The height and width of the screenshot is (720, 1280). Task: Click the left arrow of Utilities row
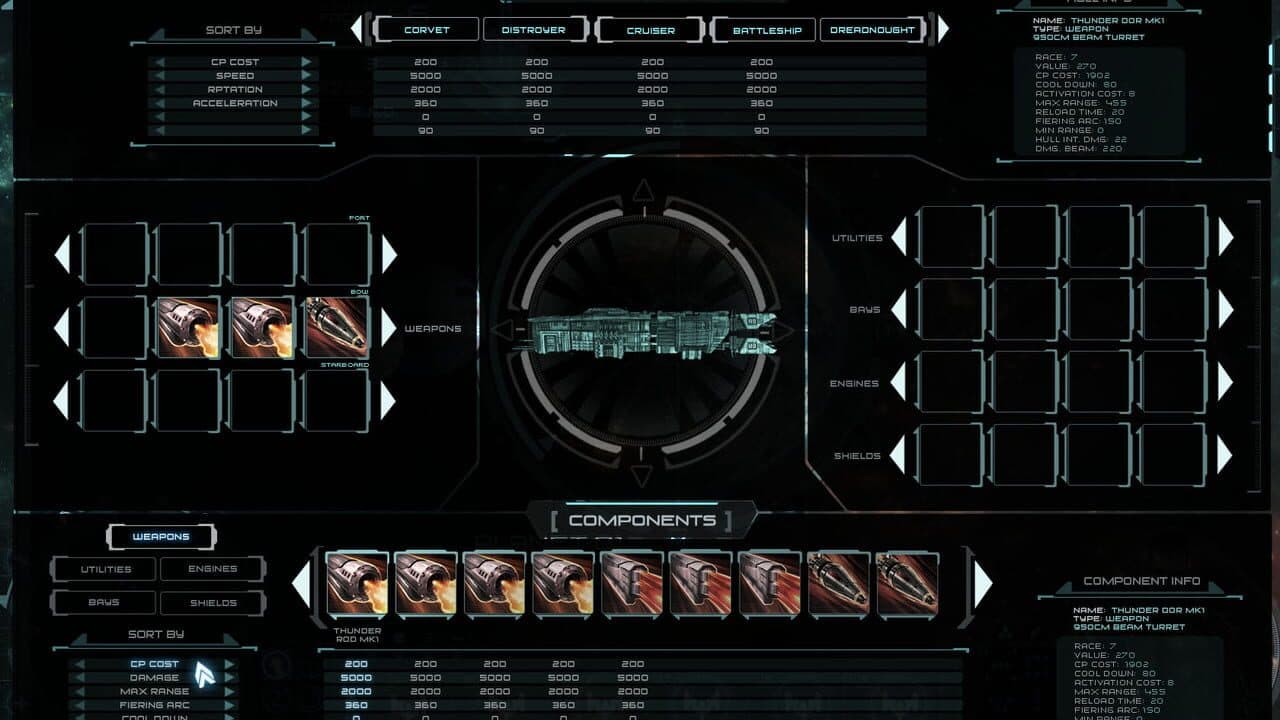pyautogui.click(x=899, y=237)
